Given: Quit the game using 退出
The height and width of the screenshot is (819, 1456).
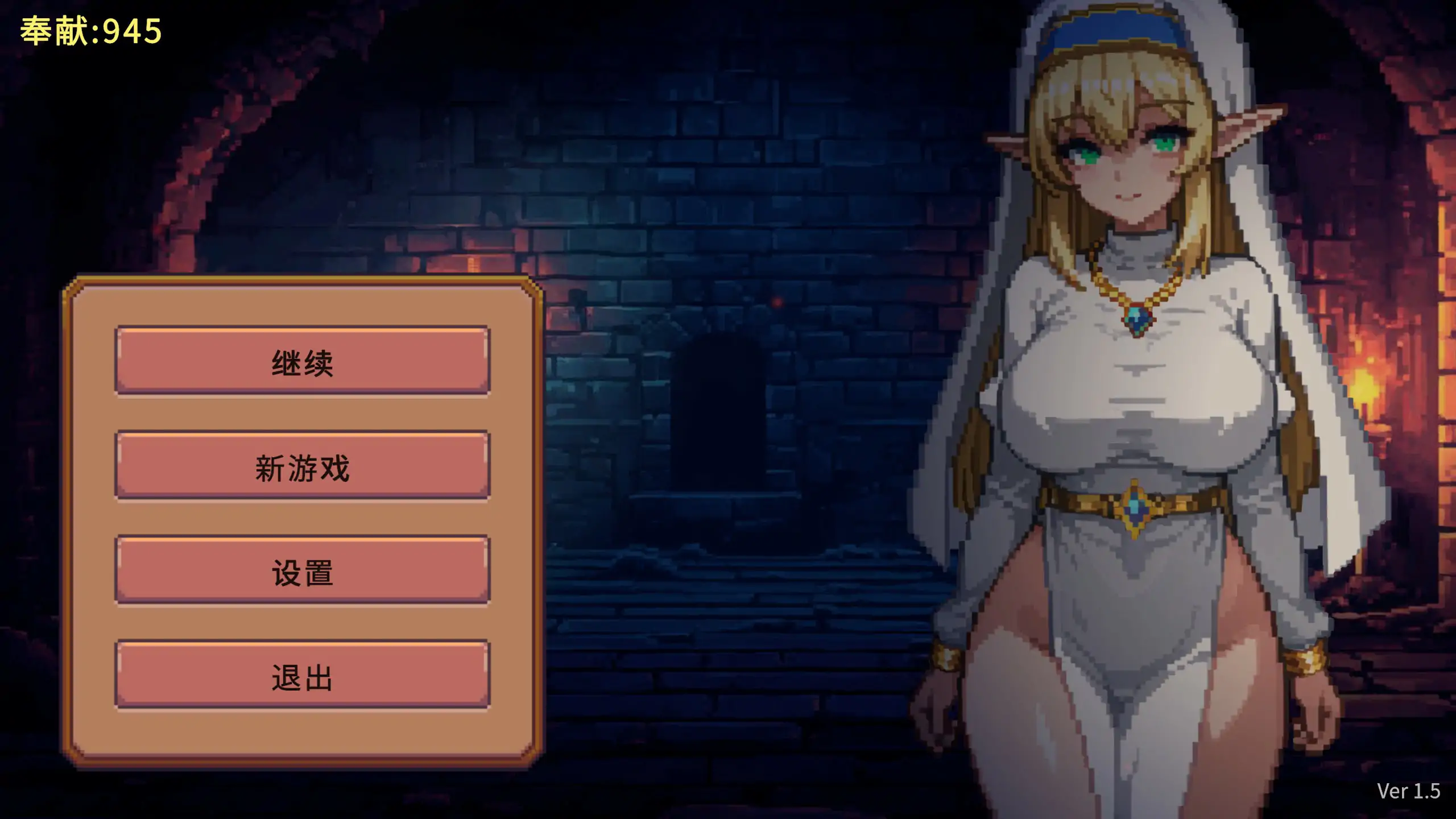Looking at the screenshot, I should (302, 677).
